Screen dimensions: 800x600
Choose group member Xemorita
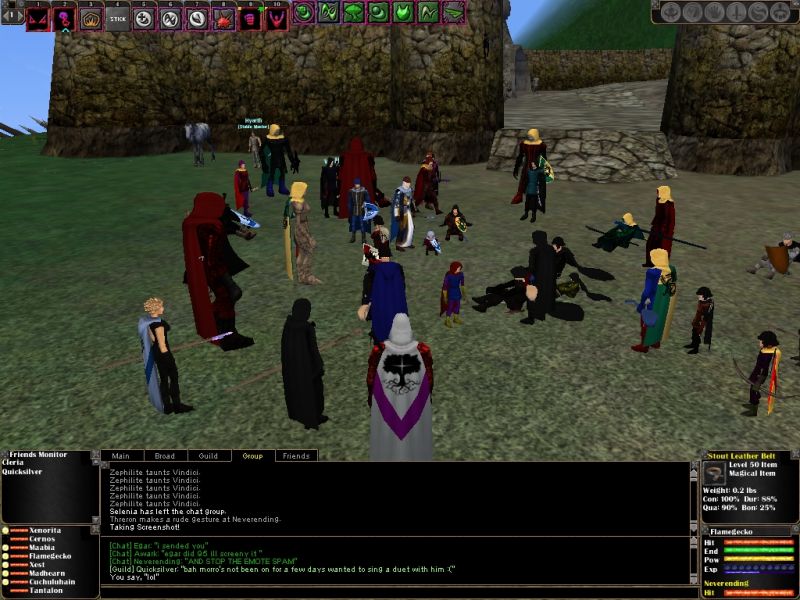[44, 529]
